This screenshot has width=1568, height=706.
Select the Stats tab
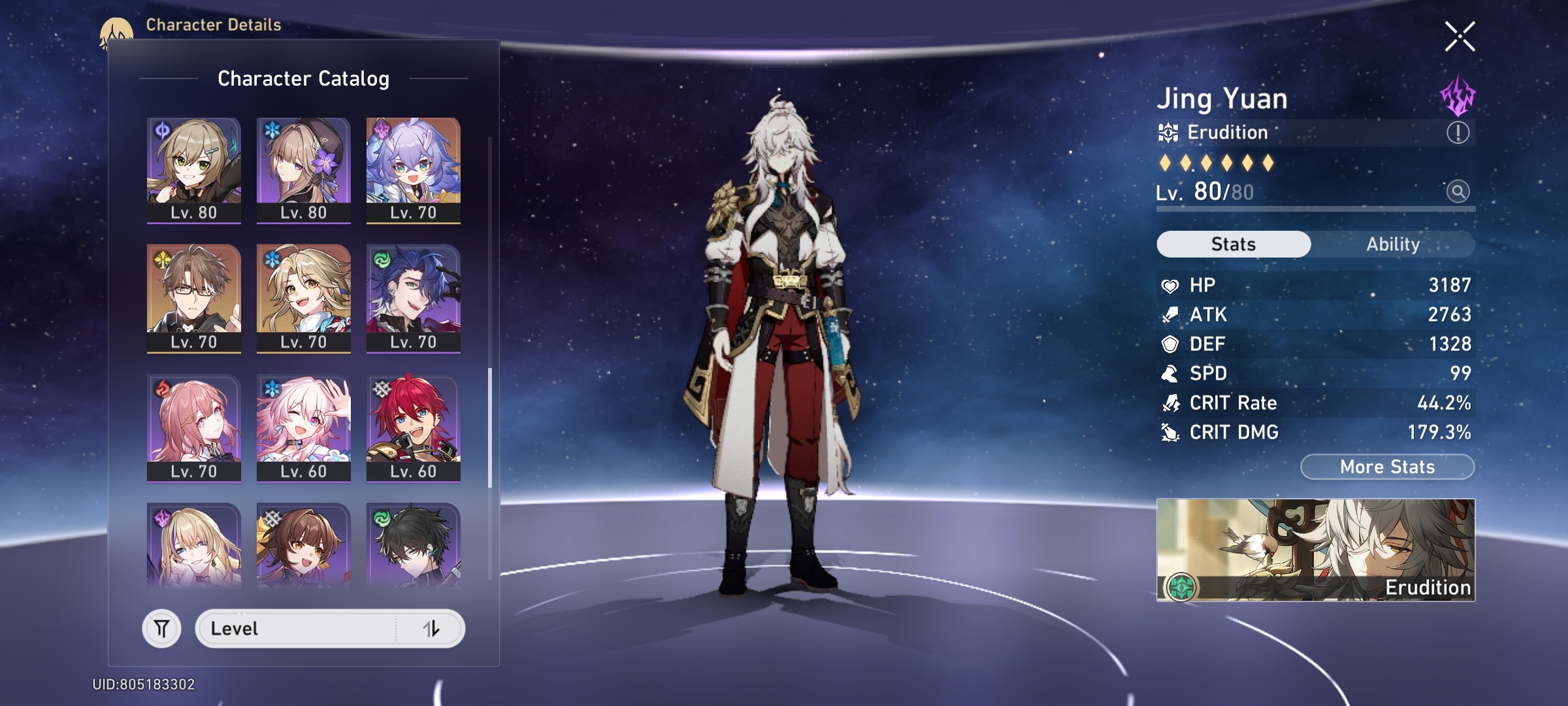point(1233,244)
